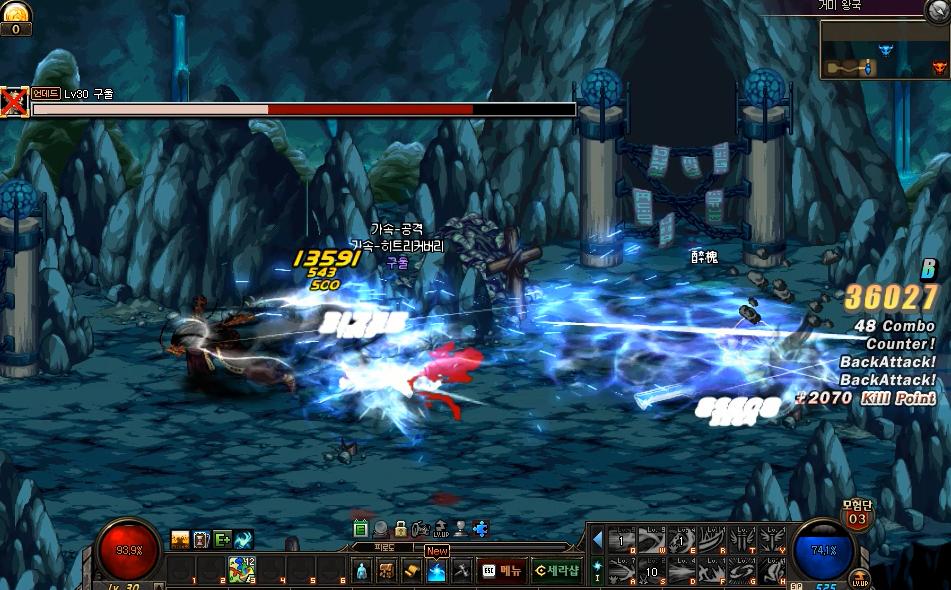The image size is (951, 590).
Task: Open the scroll quest icon
Action: tap(412, 571)
